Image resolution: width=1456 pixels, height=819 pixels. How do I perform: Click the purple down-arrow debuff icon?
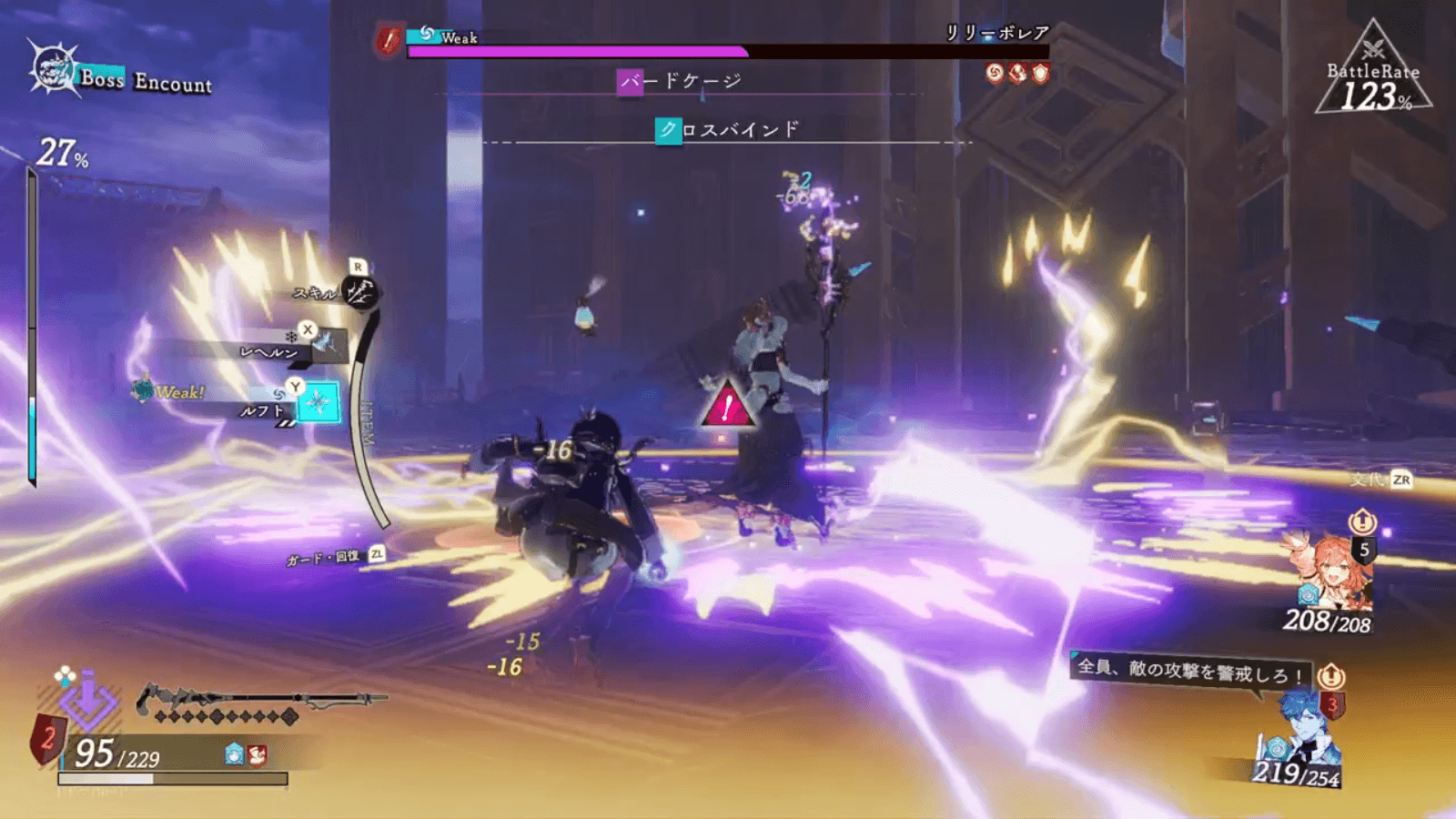[x=88, y=703]
